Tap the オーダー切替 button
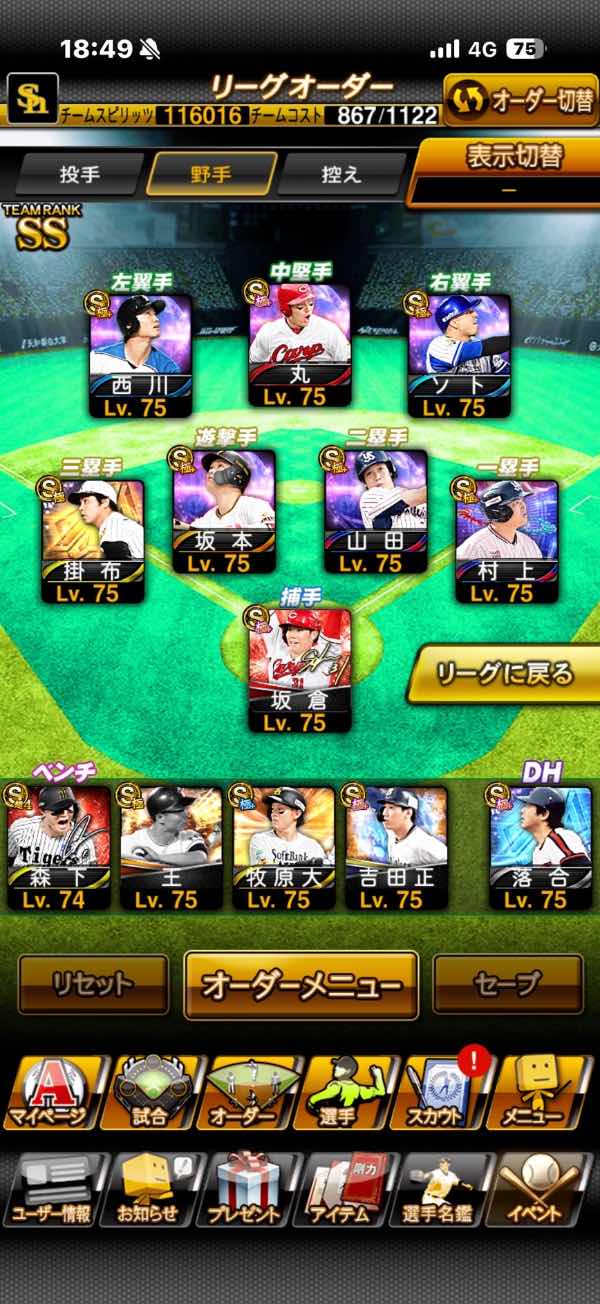This screenshot has height=1304, width=600. point(520,101)
